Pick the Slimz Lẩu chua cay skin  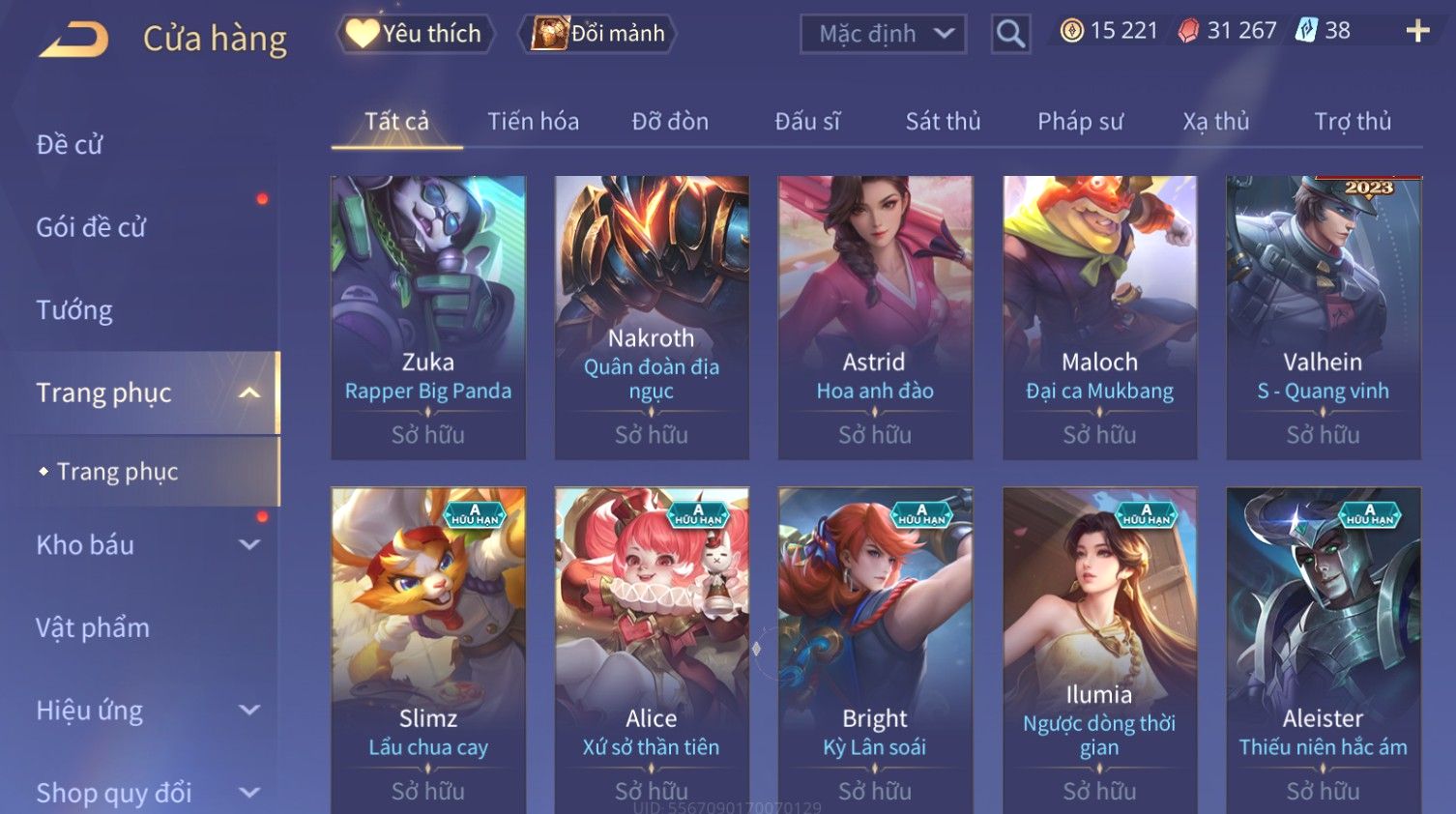[428, 648]
